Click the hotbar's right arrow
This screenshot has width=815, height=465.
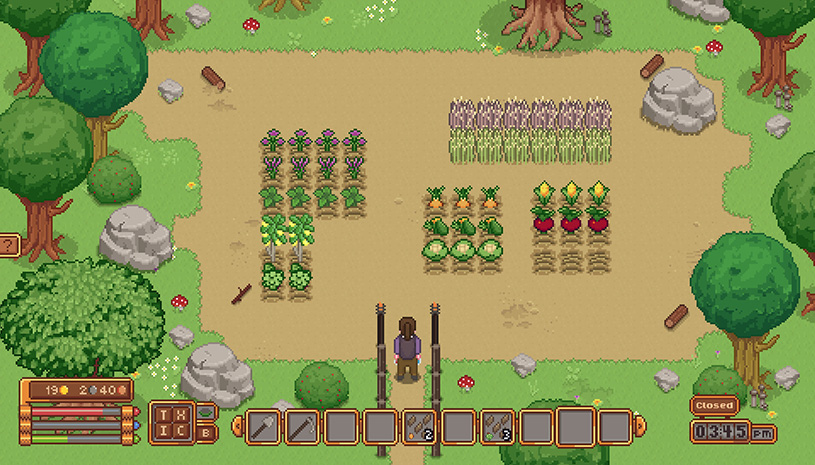640,427
